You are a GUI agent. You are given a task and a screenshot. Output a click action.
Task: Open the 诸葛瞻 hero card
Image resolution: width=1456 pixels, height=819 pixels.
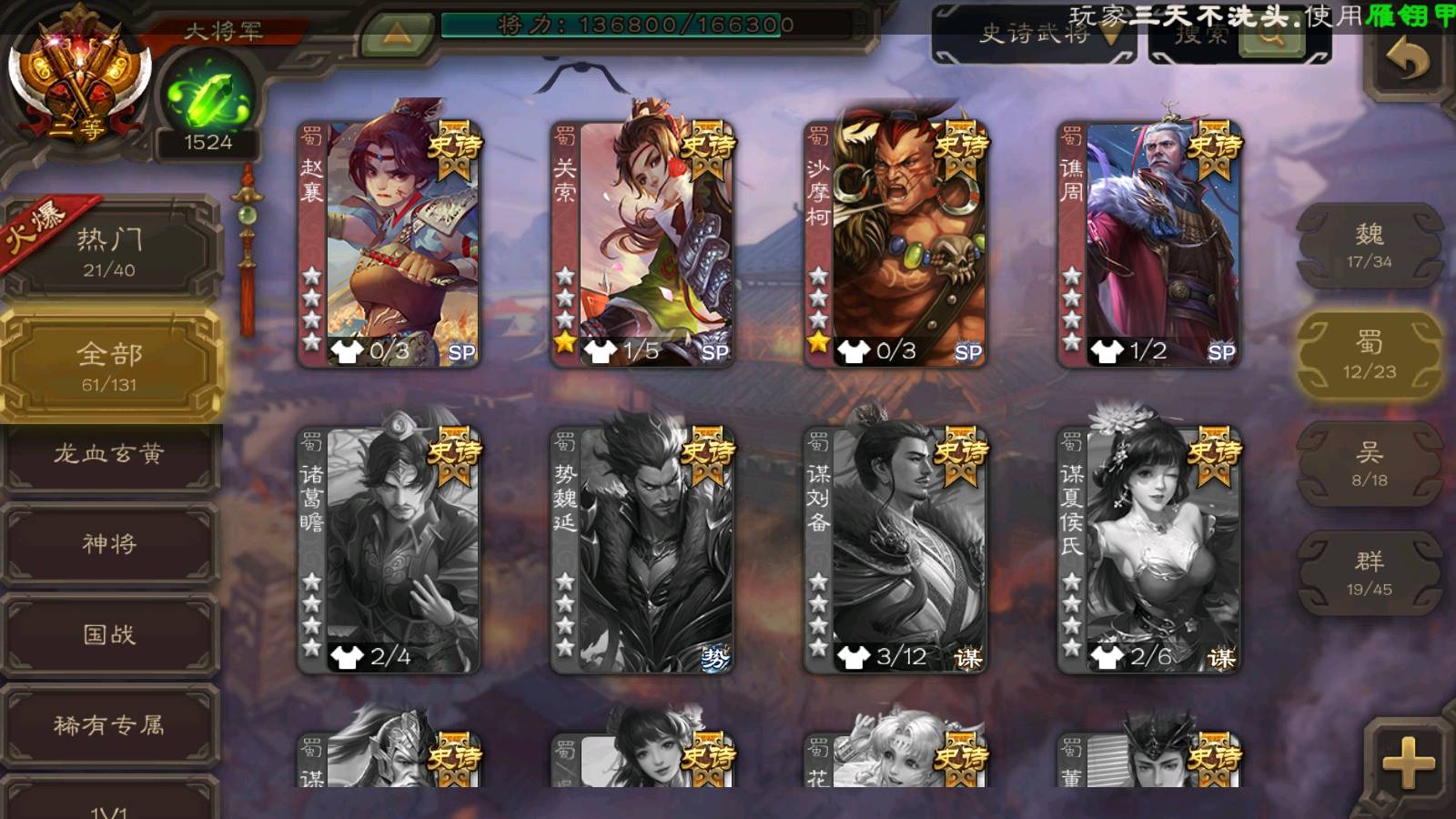tap(389, 549)
